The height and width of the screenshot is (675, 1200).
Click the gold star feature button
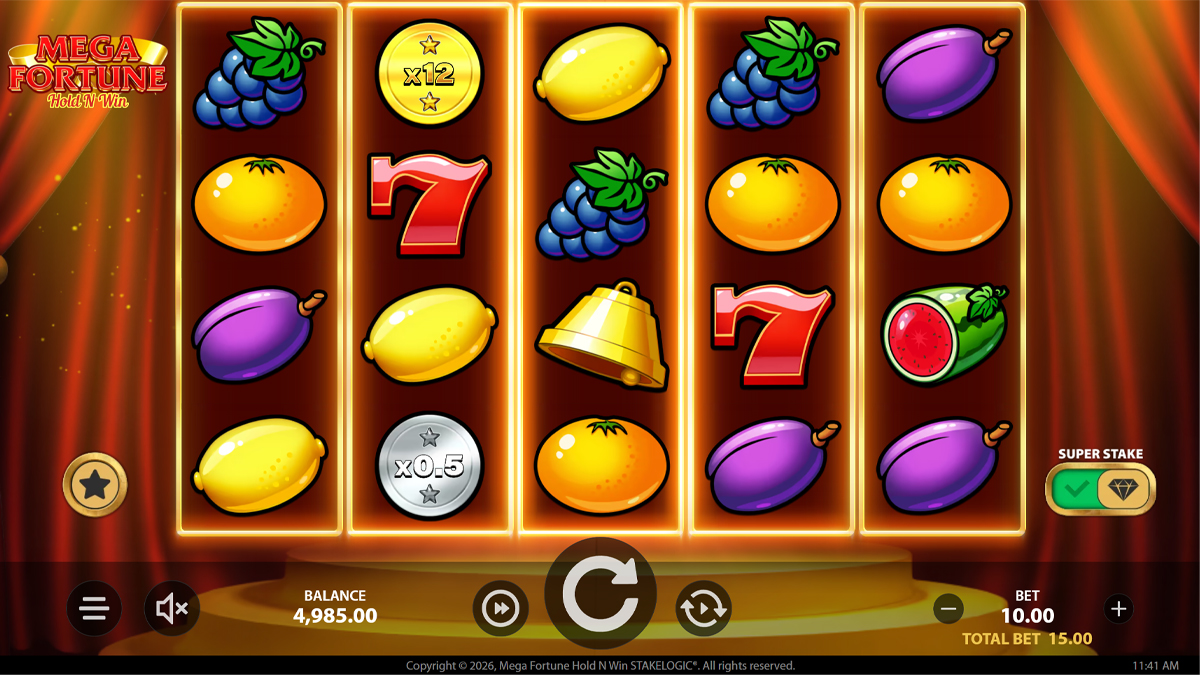pos(95,485)
